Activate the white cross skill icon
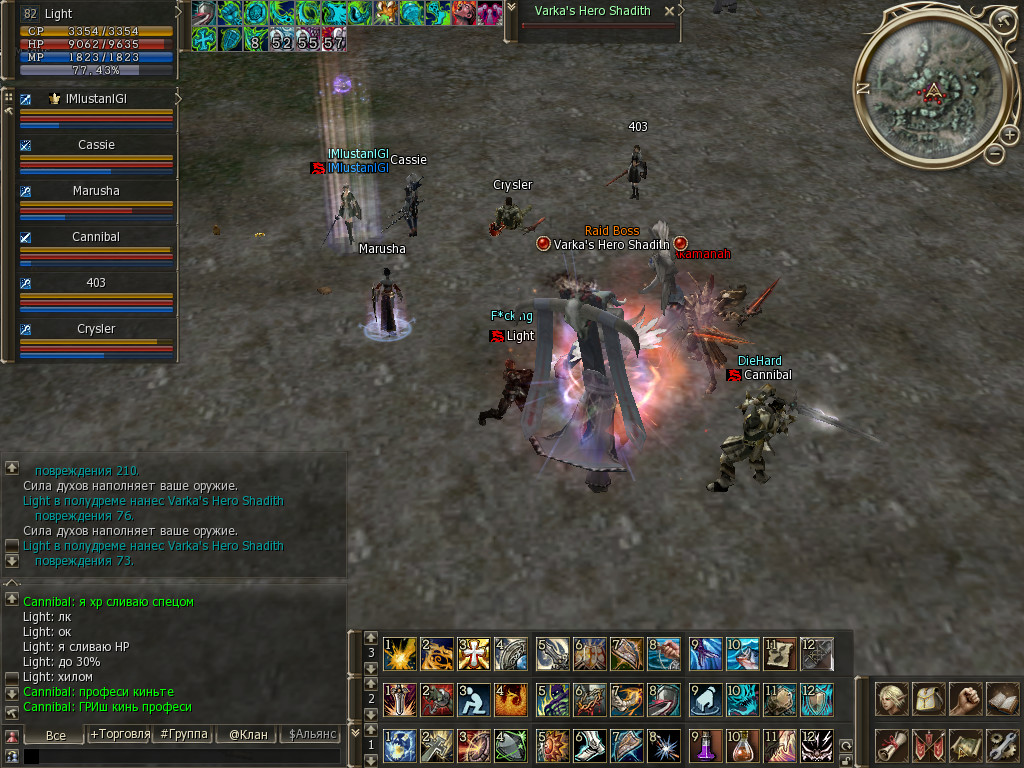Screen dimensions: 1024x768 tap(473, 654)
